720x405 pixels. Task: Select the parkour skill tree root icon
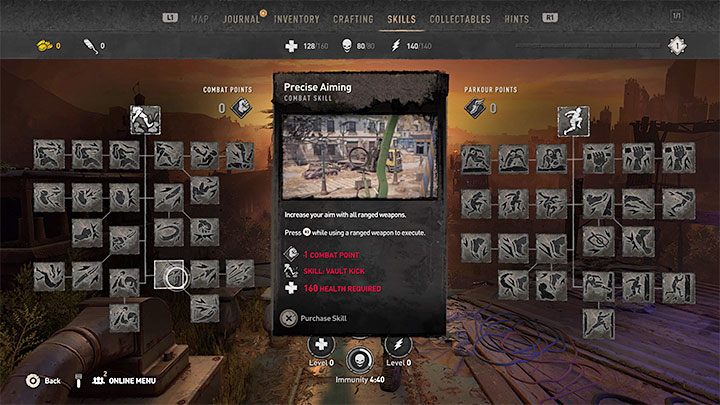(x=572, y=120)
